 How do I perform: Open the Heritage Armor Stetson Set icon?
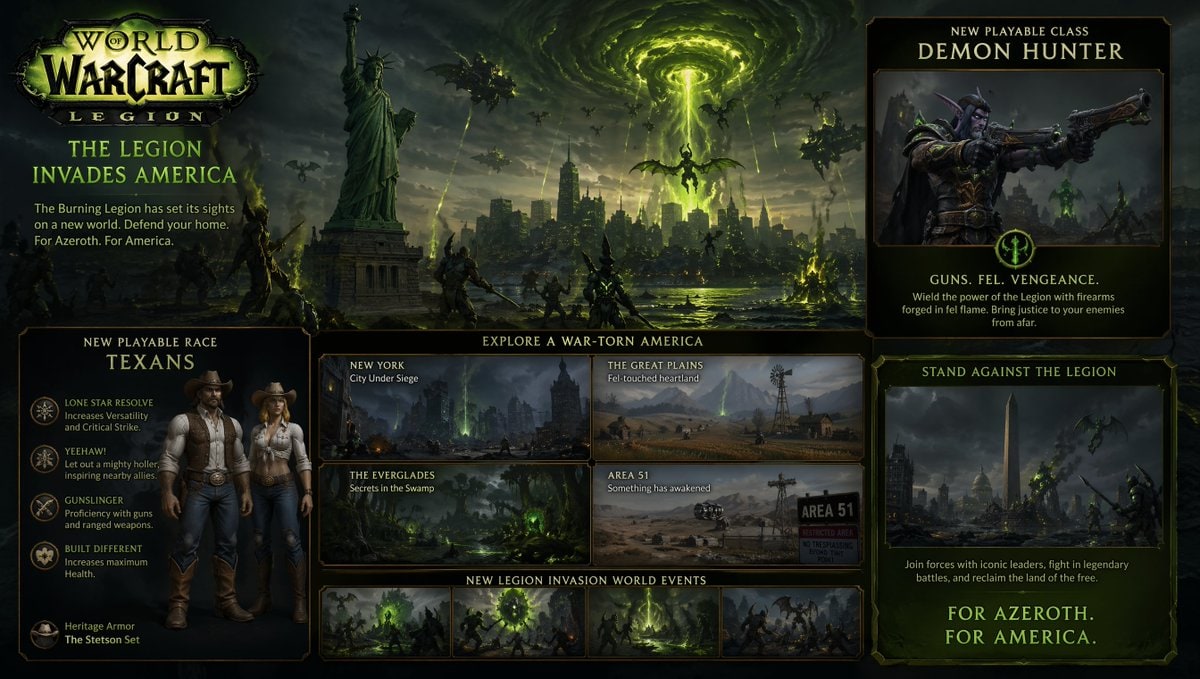point(44,633)
